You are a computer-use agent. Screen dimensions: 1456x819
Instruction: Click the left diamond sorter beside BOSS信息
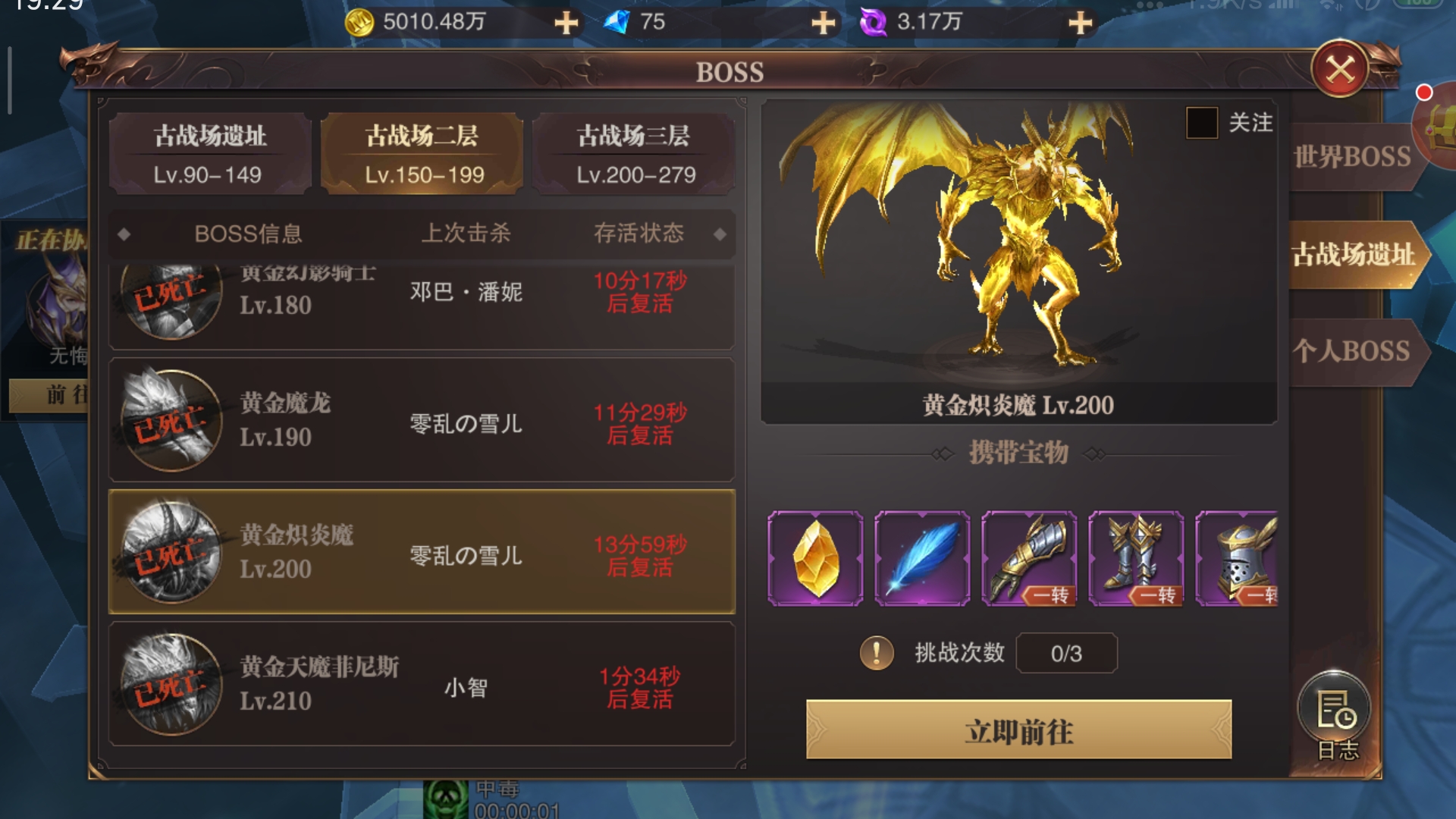[x=124, y=235]
